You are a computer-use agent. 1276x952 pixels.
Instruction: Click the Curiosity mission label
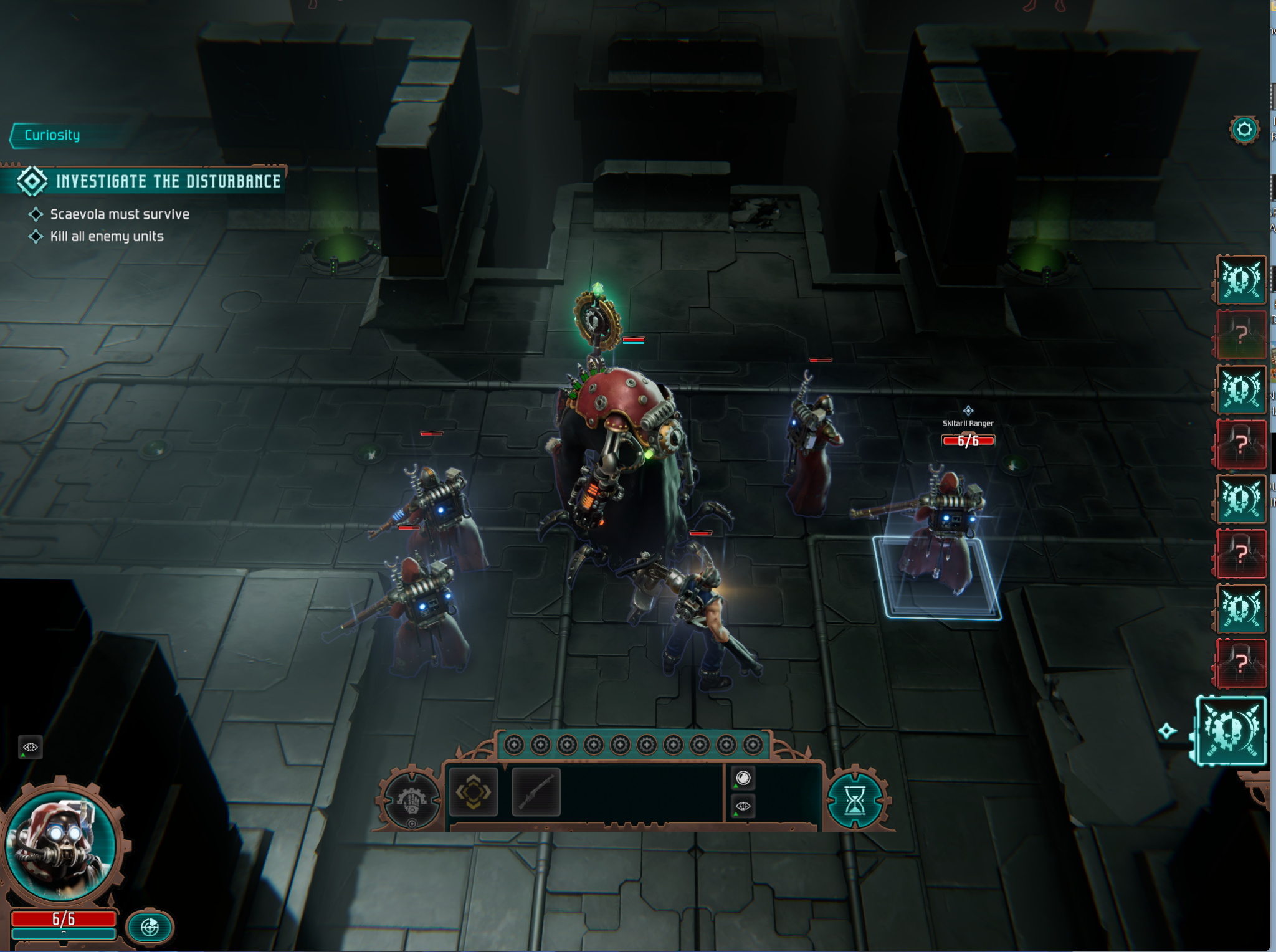52,135
